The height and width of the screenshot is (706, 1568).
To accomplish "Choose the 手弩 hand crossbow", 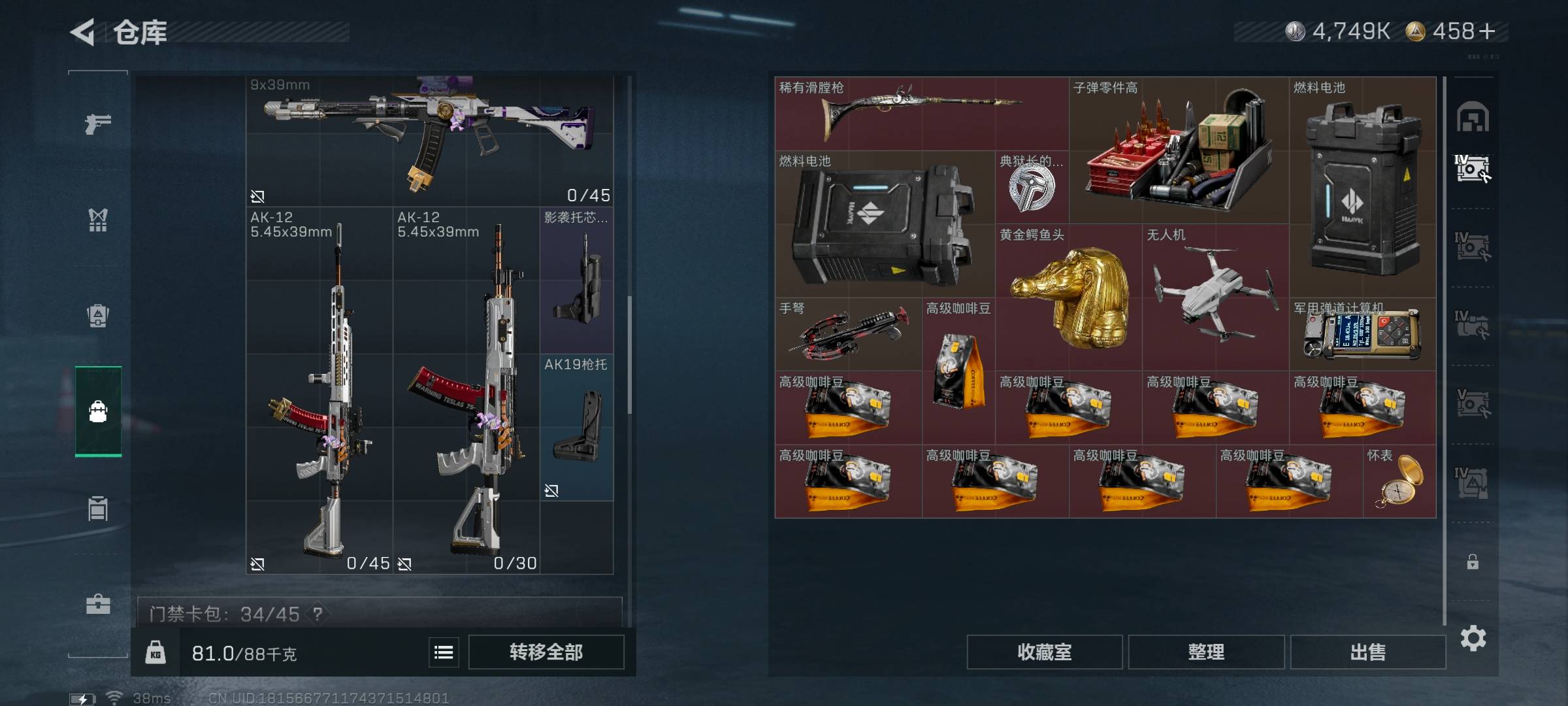I will [848, 335].
